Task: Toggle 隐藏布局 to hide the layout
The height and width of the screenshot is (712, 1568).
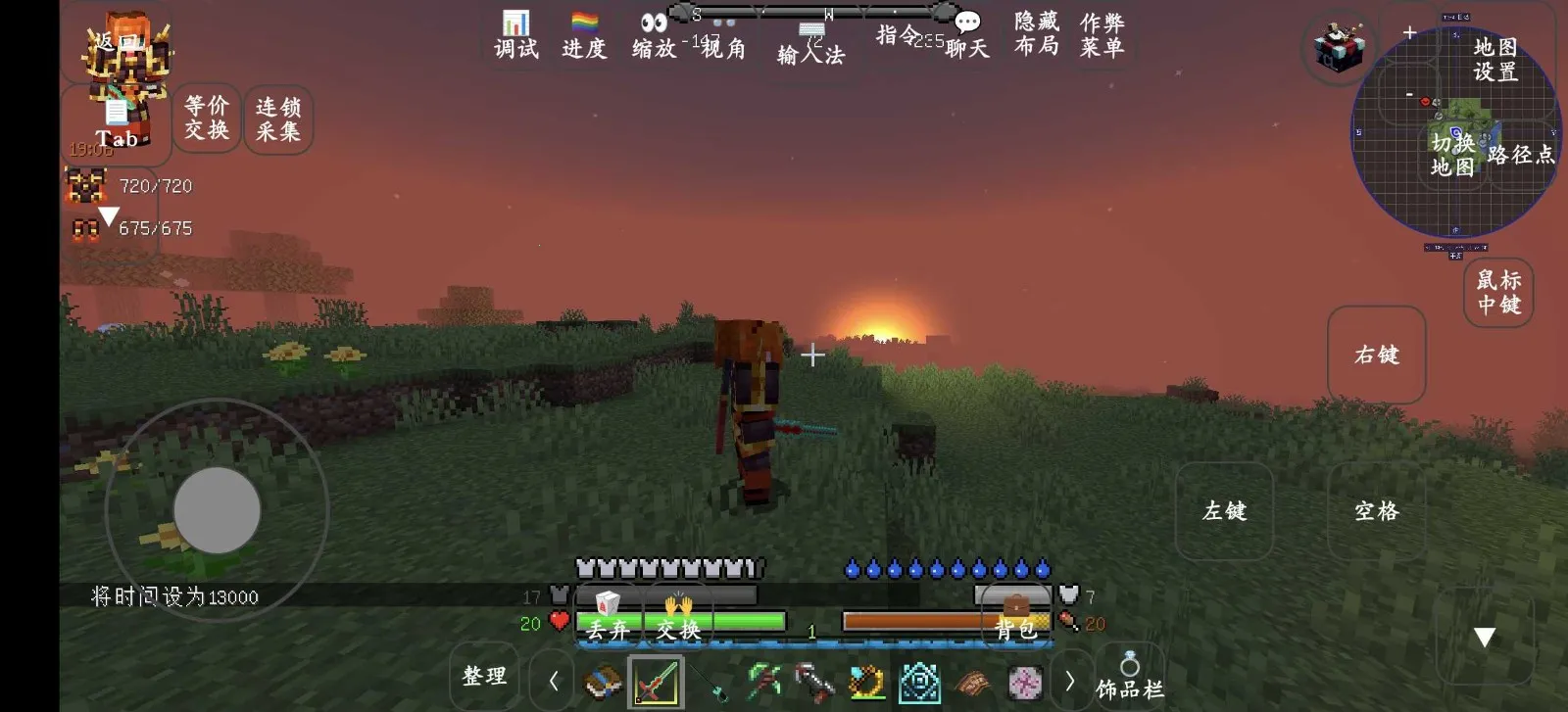Action: point(1035,31)
